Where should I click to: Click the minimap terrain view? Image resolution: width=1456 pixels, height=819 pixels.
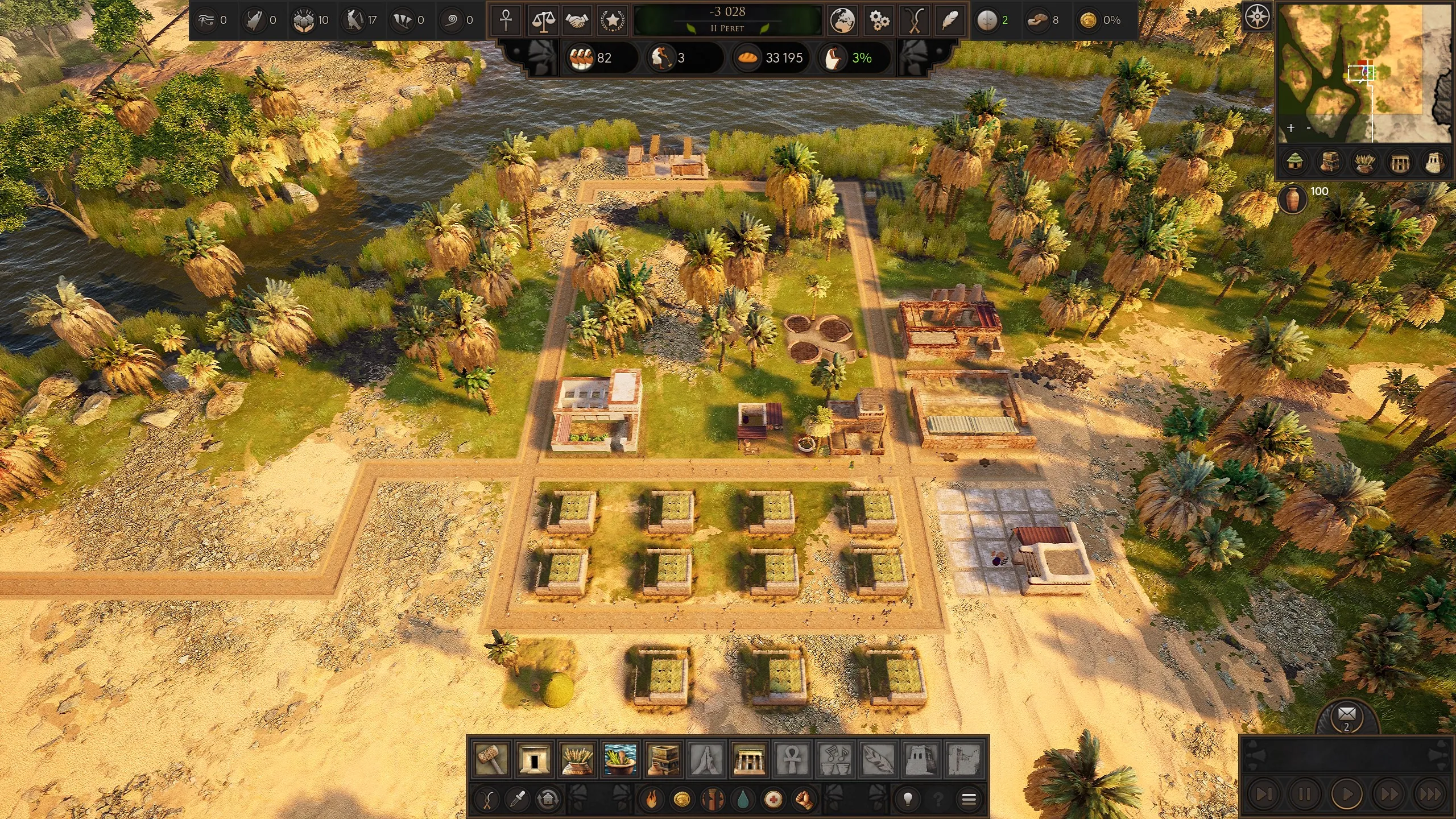pos(1365,74)
